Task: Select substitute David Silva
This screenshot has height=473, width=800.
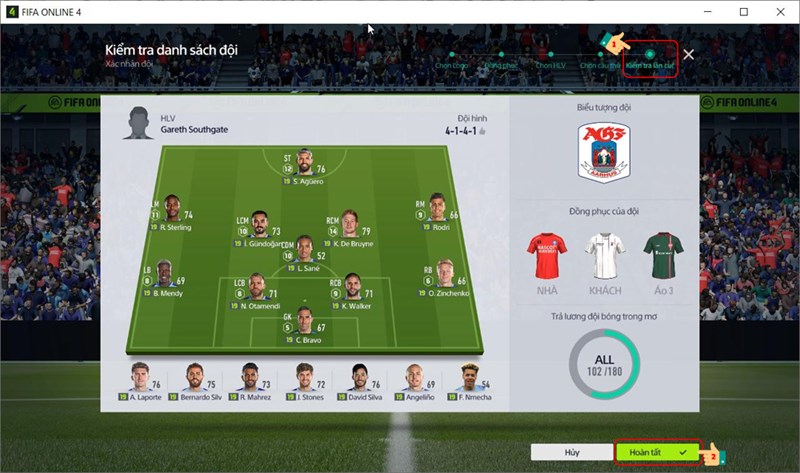Action: point(358,380)
